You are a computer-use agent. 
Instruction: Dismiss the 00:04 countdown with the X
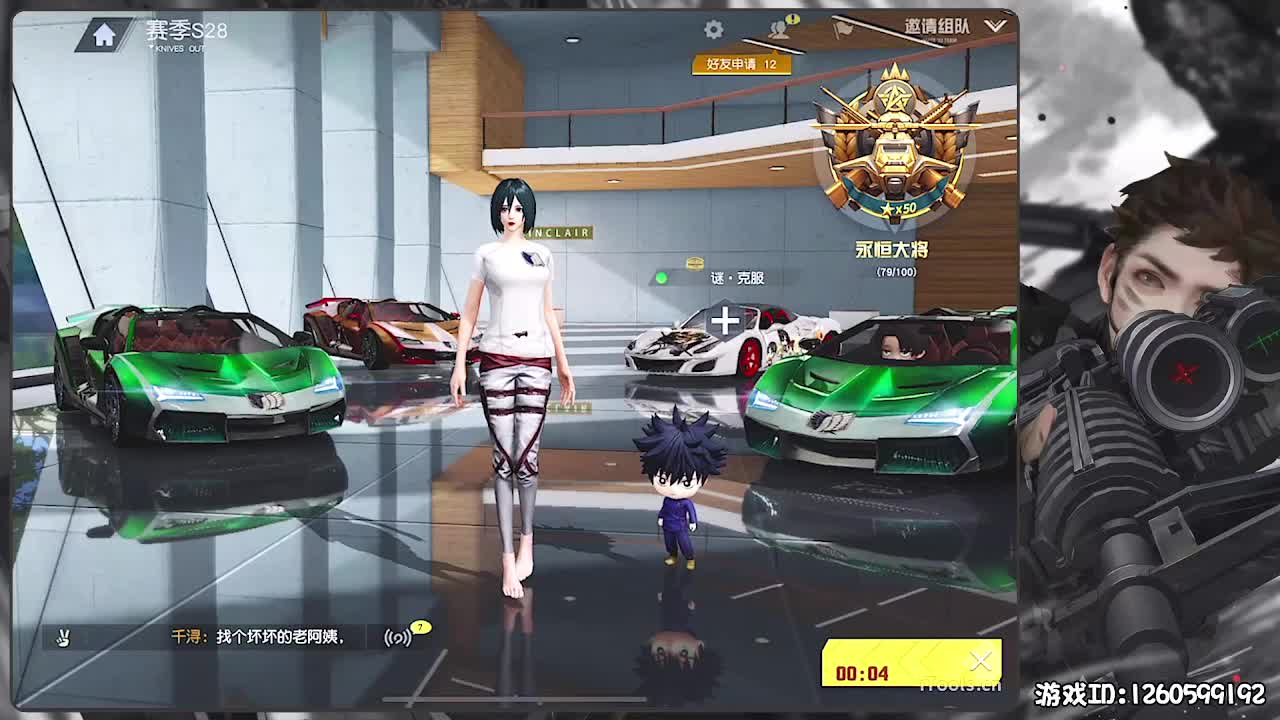point(979,659)
